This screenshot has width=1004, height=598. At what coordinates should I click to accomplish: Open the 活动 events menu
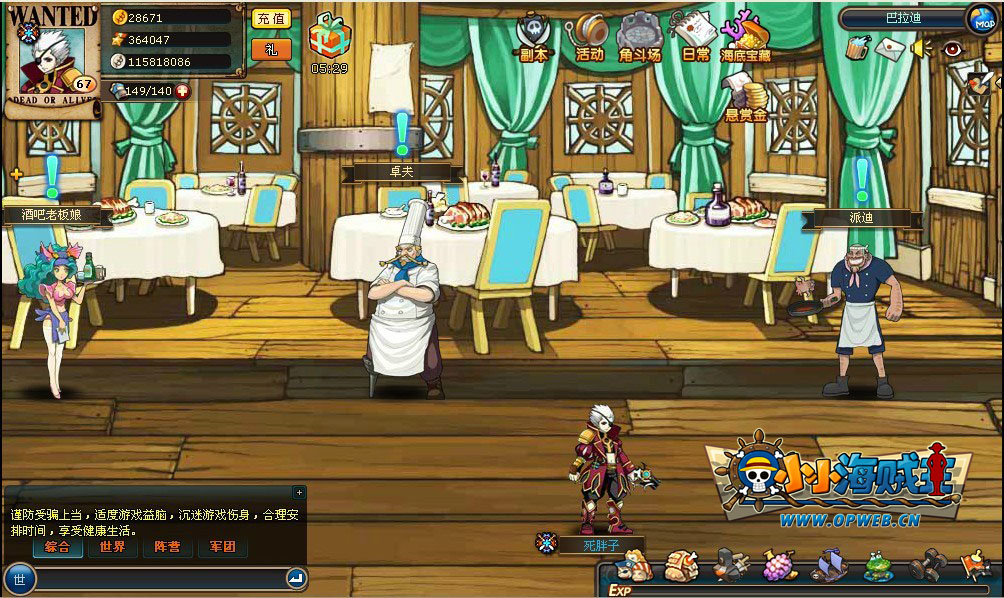(590, 37)
